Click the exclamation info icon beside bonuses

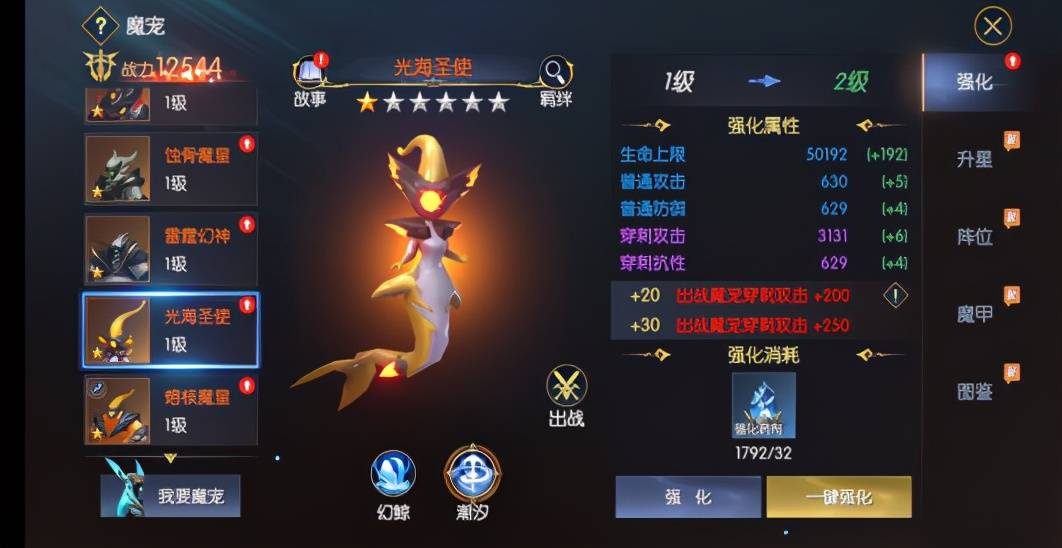(896, 295)
